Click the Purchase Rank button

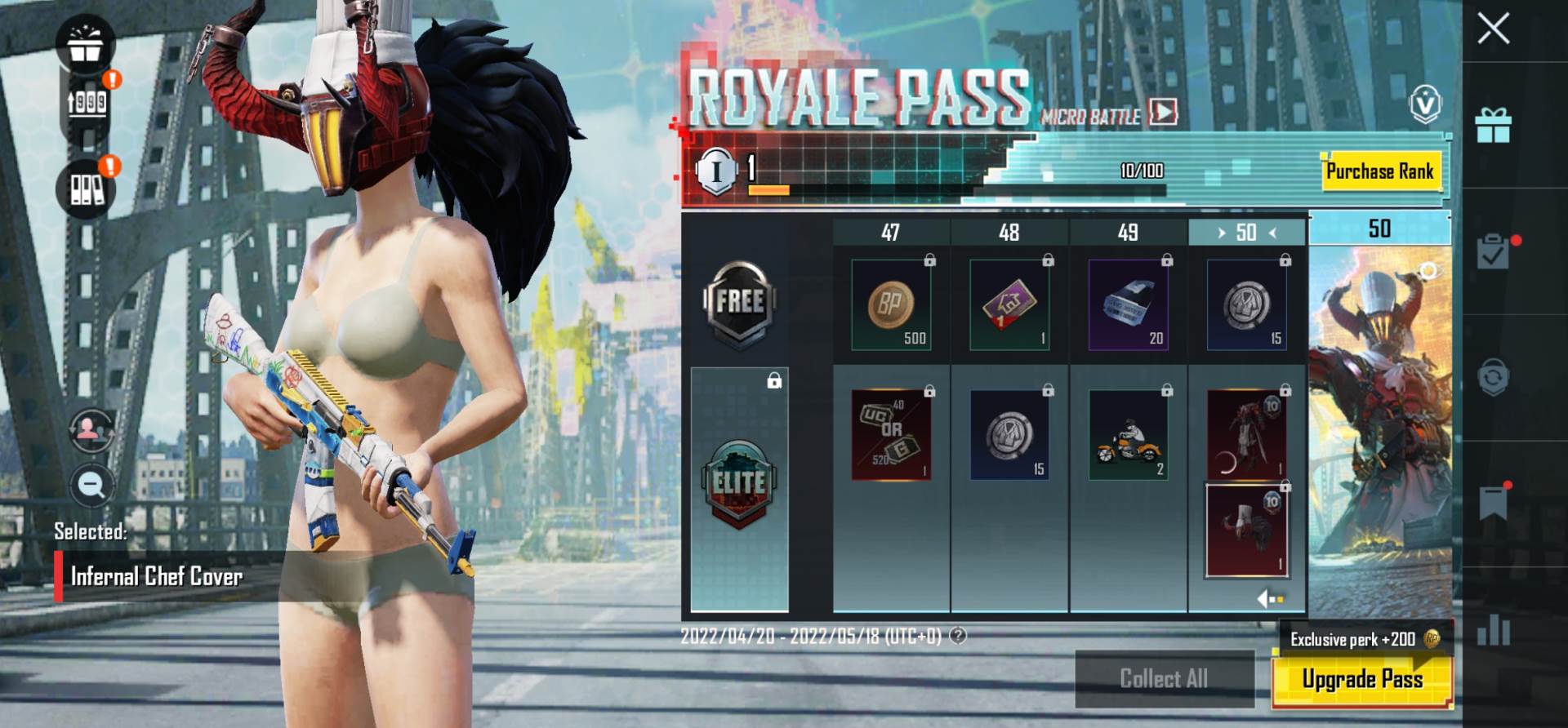pos(1382,171)
